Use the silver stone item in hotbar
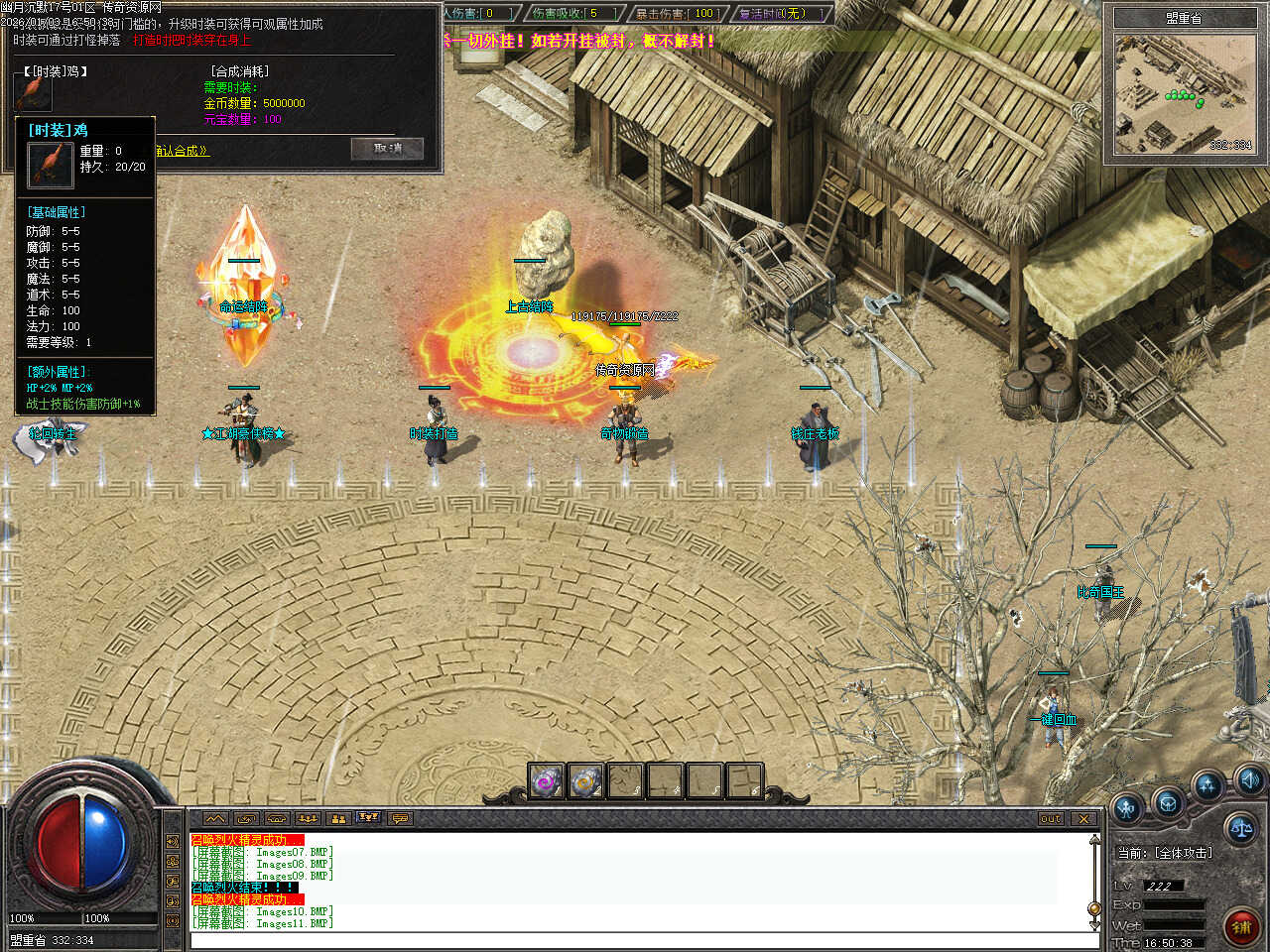This screenshot has height=952, width=1270. point(585,780)
